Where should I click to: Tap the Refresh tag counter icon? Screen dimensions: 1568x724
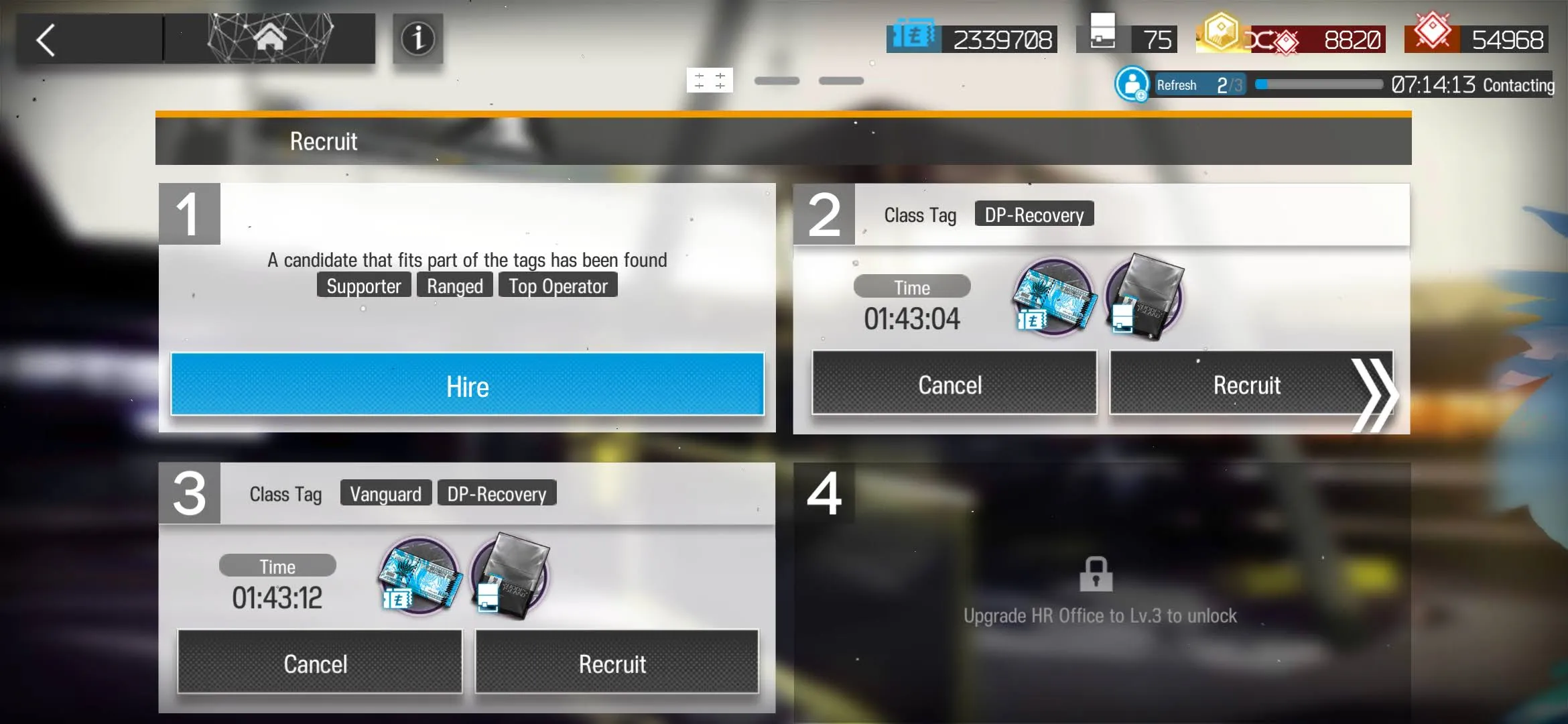tap(1132, 85)
